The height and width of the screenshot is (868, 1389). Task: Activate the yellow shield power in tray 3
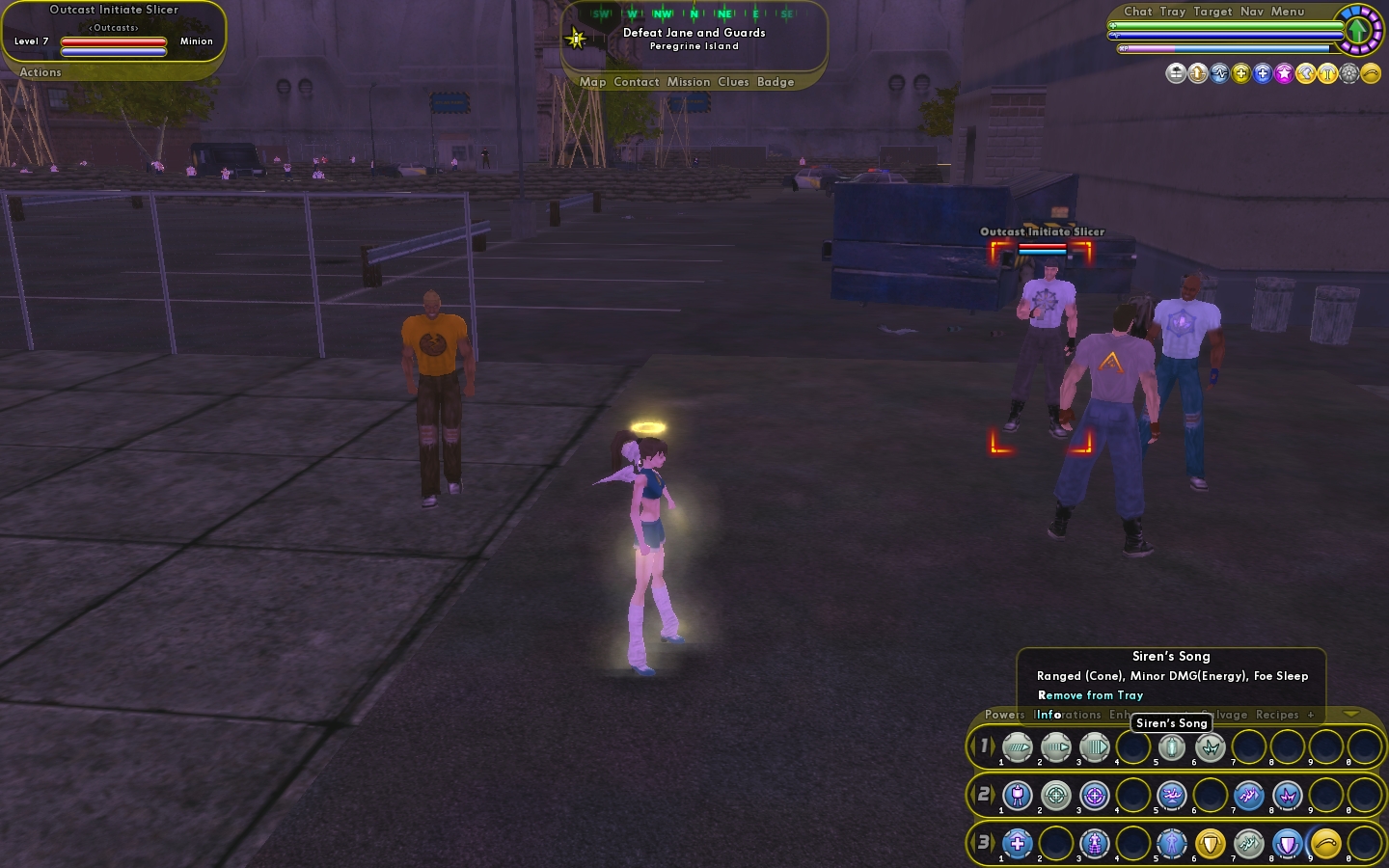pyautogui.click(x=1211, y=844)
